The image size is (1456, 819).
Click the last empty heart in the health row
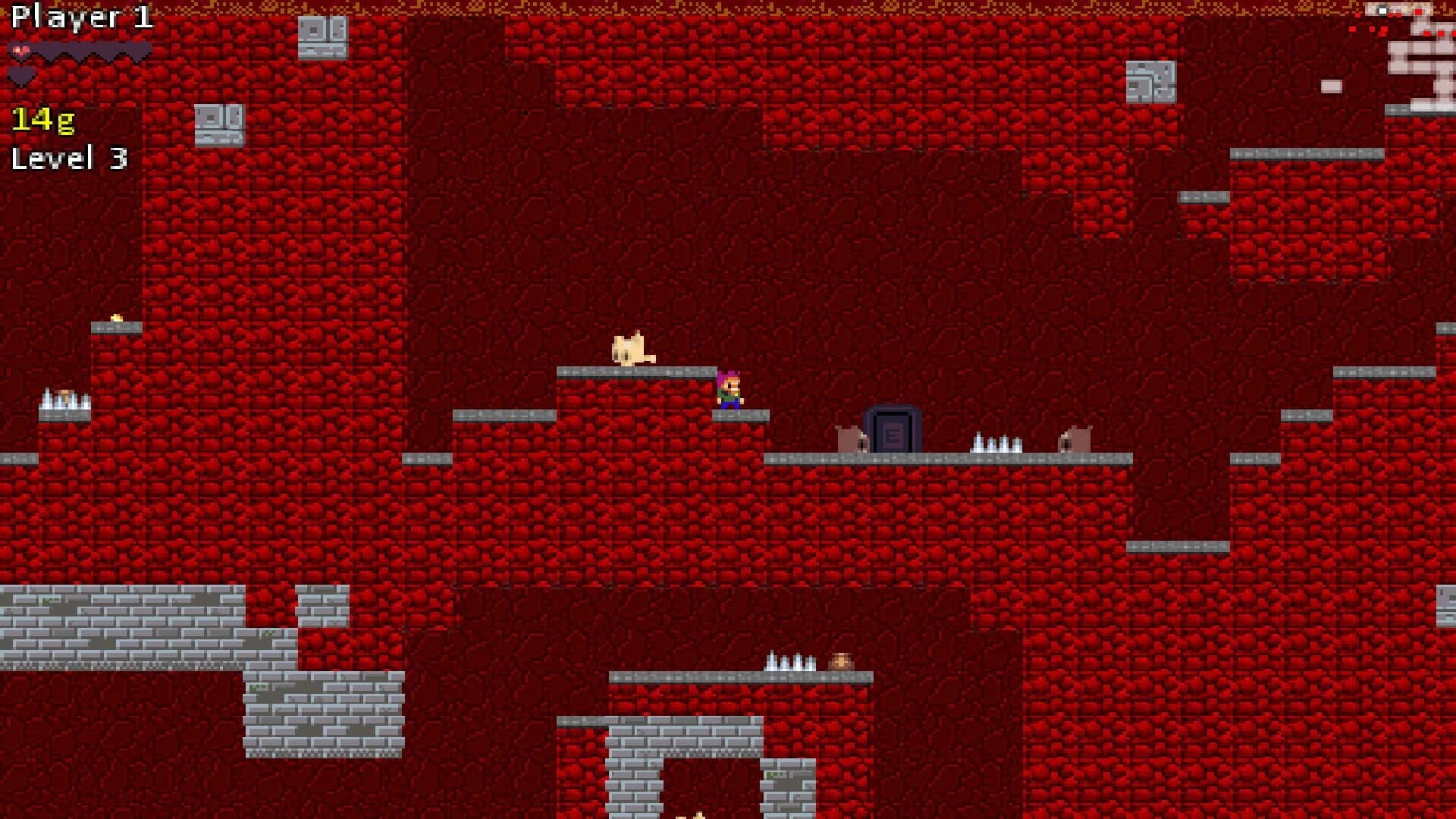(136, 48)
